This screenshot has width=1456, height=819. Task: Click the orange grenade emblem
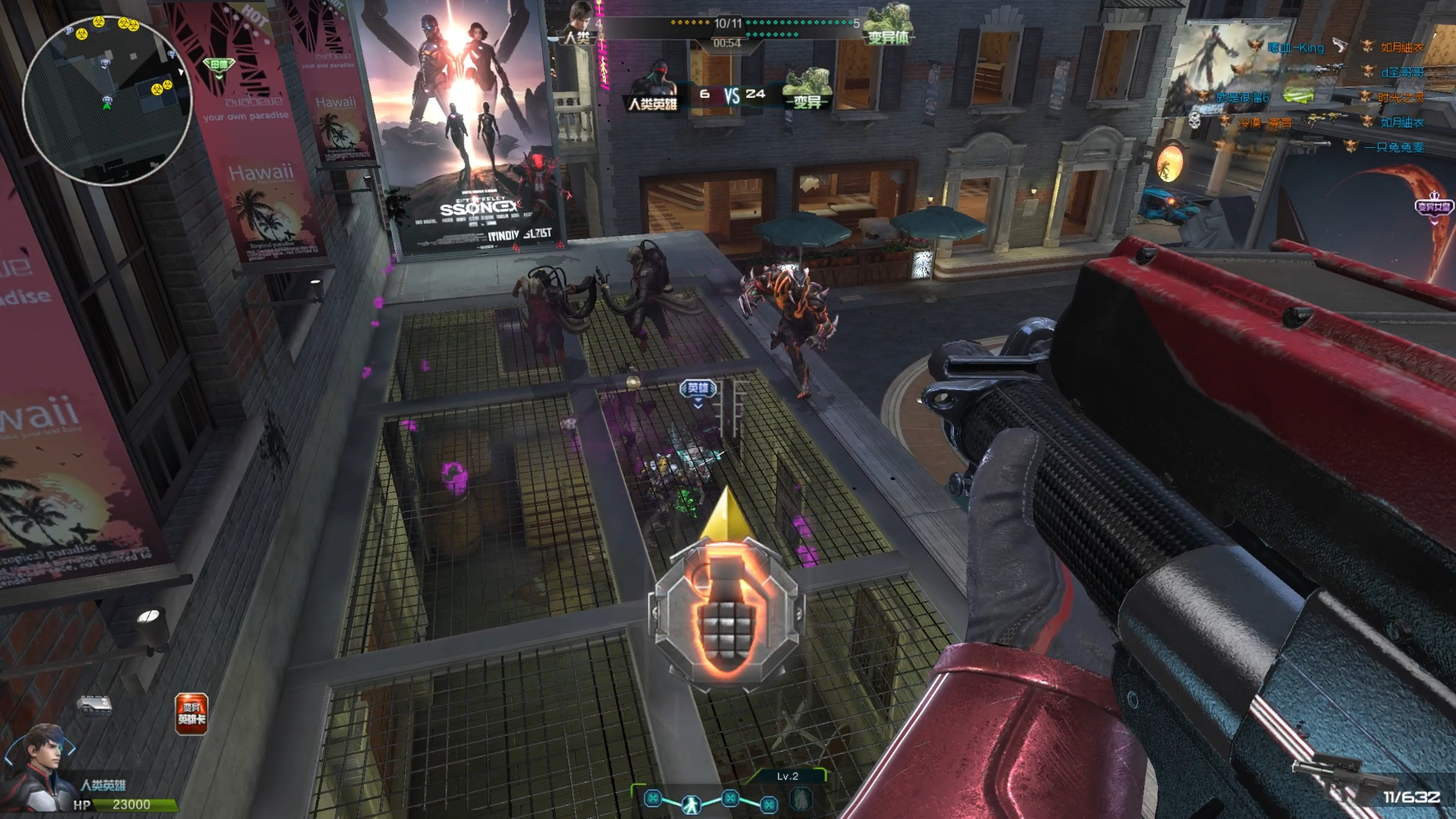point(725,613)
